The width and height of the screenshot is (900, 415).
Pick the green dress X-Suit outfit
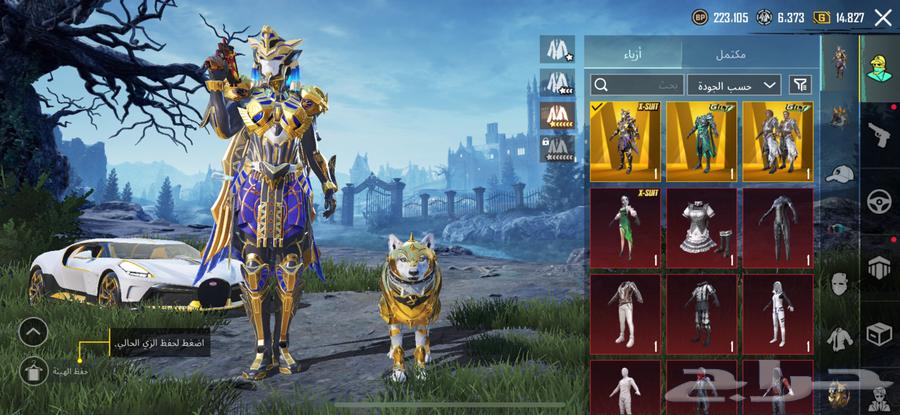(624, 227)
